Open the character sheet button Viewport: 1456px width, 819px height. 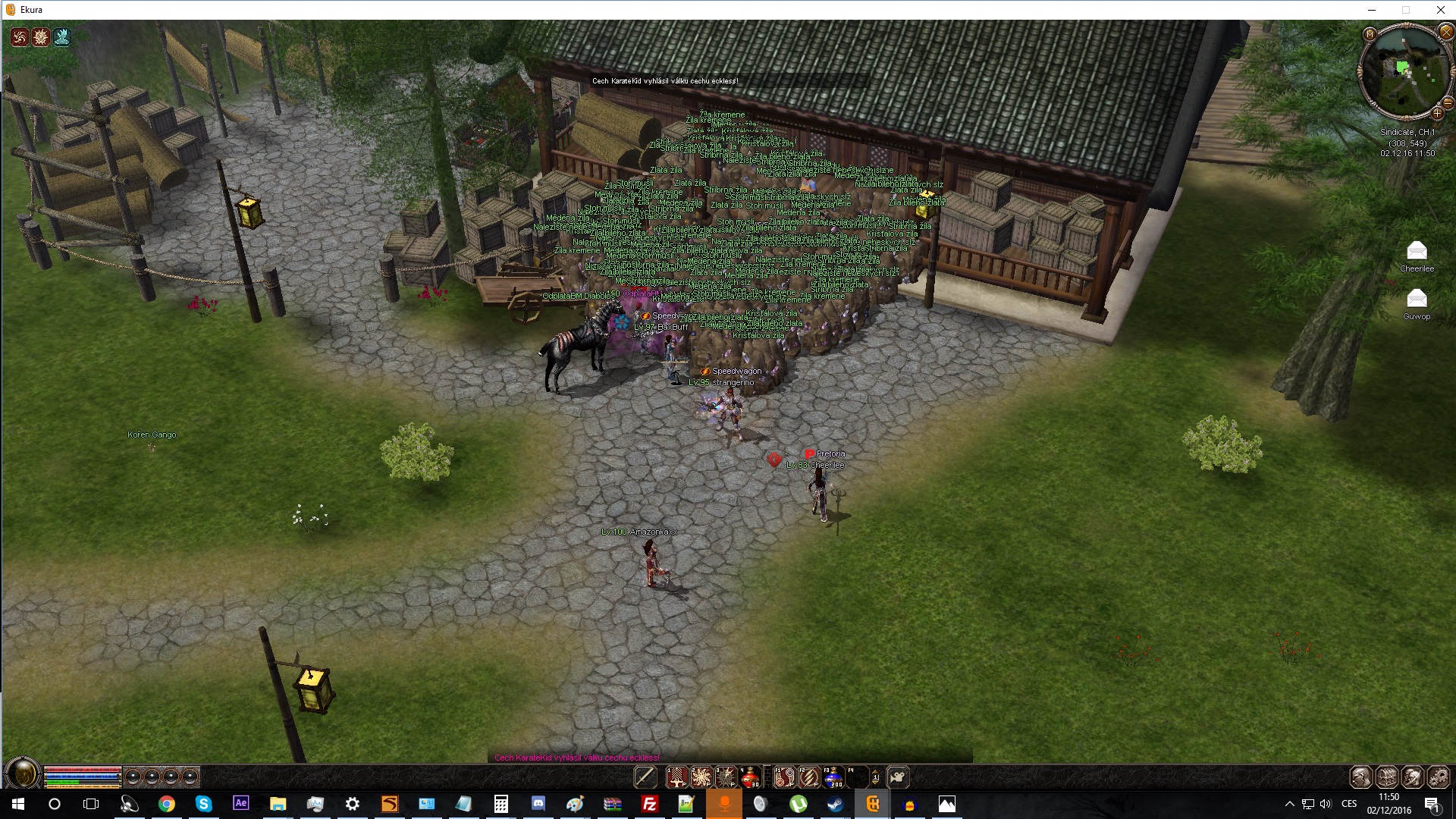pyautogui.click(x=1360, y=777)
